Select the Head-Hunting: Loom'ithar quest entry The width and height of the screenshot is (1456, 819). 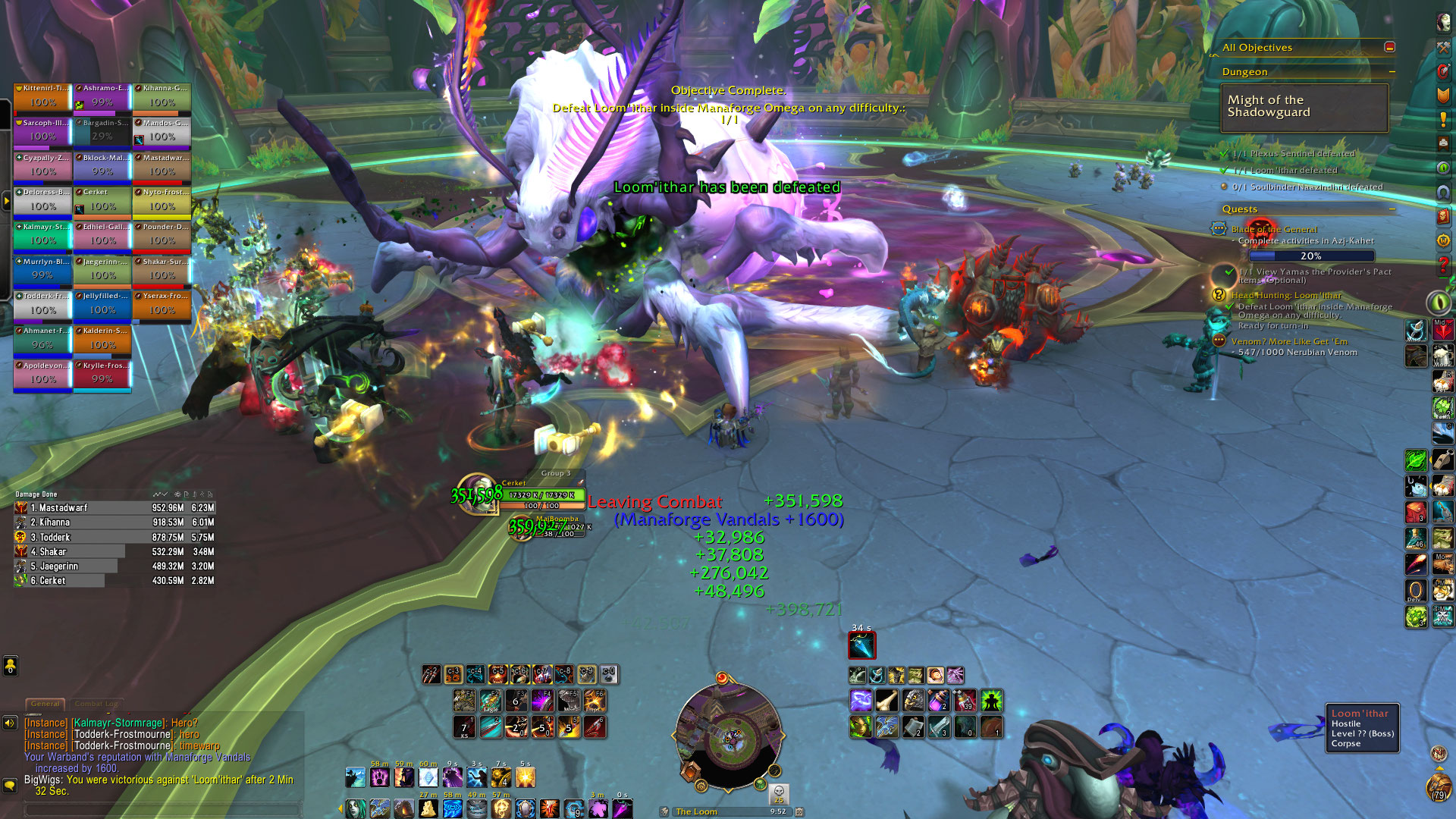point(1286,295)
